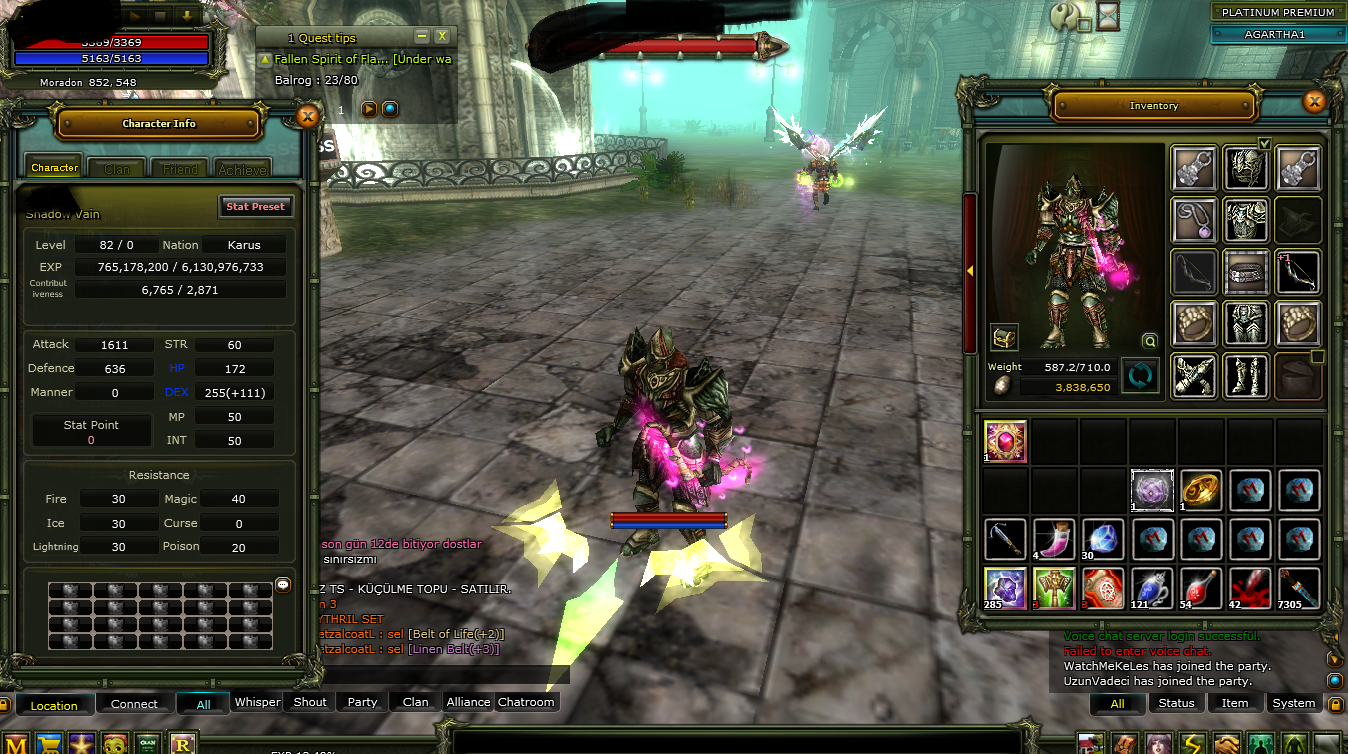1348x754 pixels.
Task: Select the equipped belt slot
Action: [1246, 272]
